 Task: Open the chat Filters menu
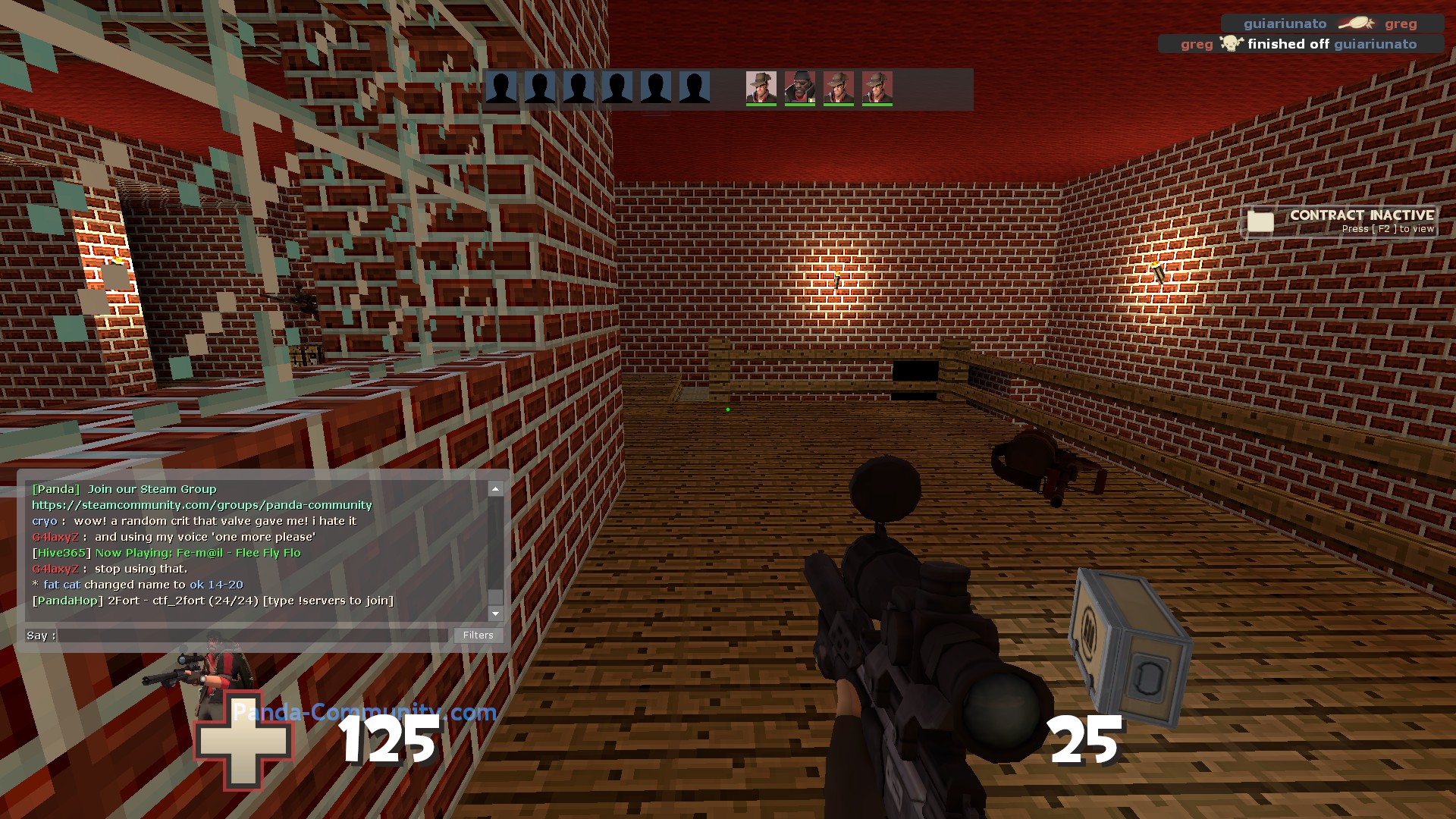[x=478, y=635]
